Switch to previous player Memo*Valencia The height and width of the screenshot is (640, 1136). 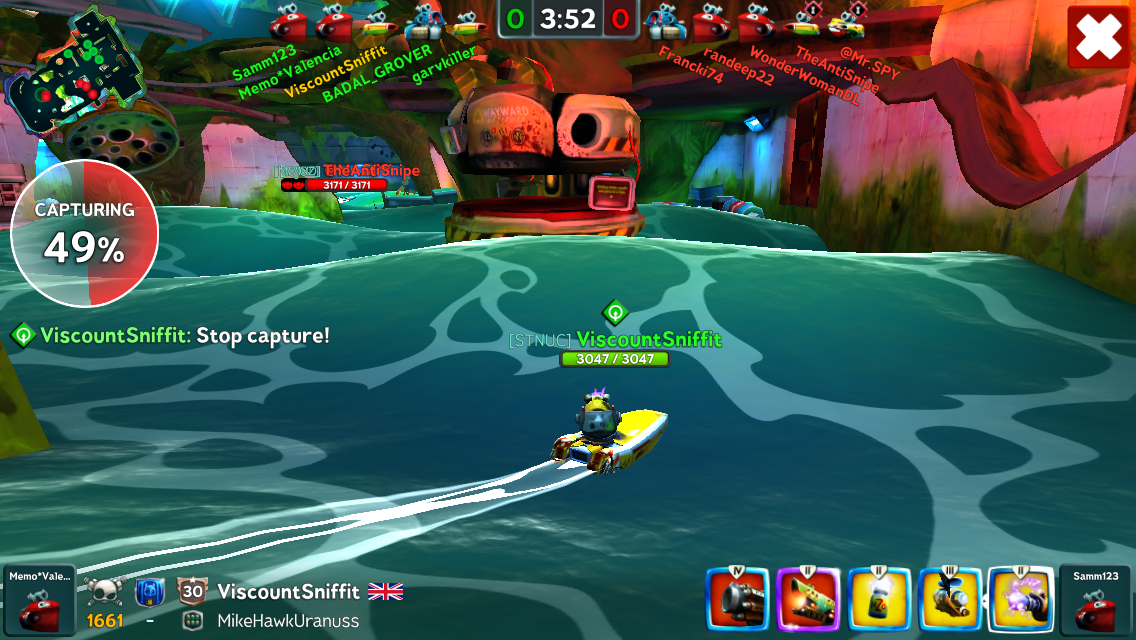tap(38, 600)
